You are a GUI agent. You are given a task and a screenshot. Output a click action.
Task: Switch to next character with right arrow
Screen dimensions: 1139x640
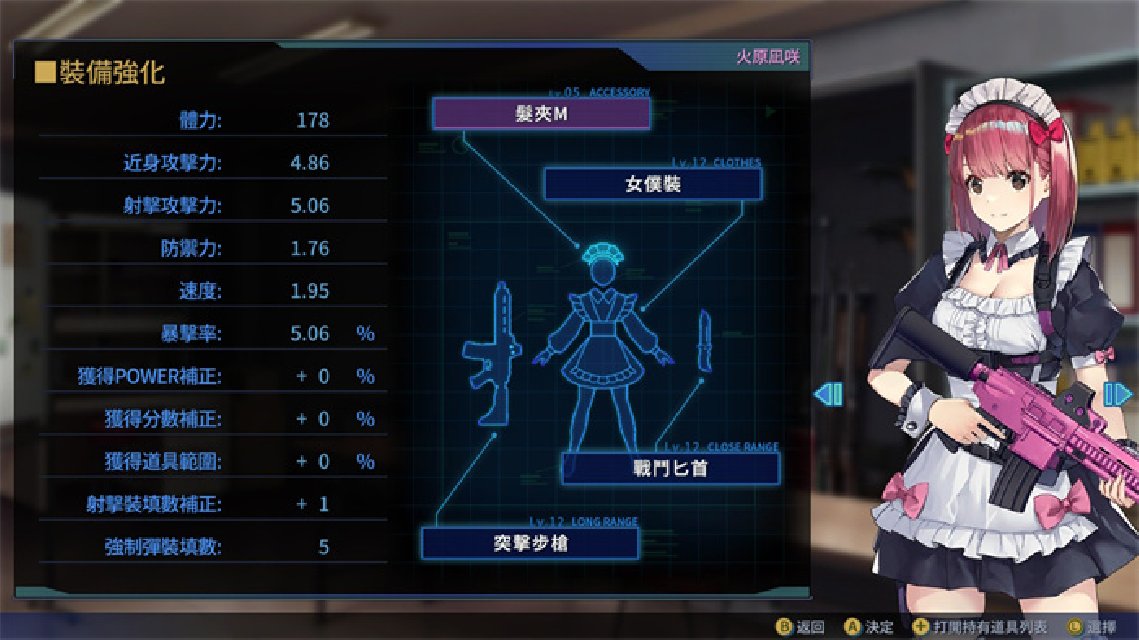tap(1116, 394)
